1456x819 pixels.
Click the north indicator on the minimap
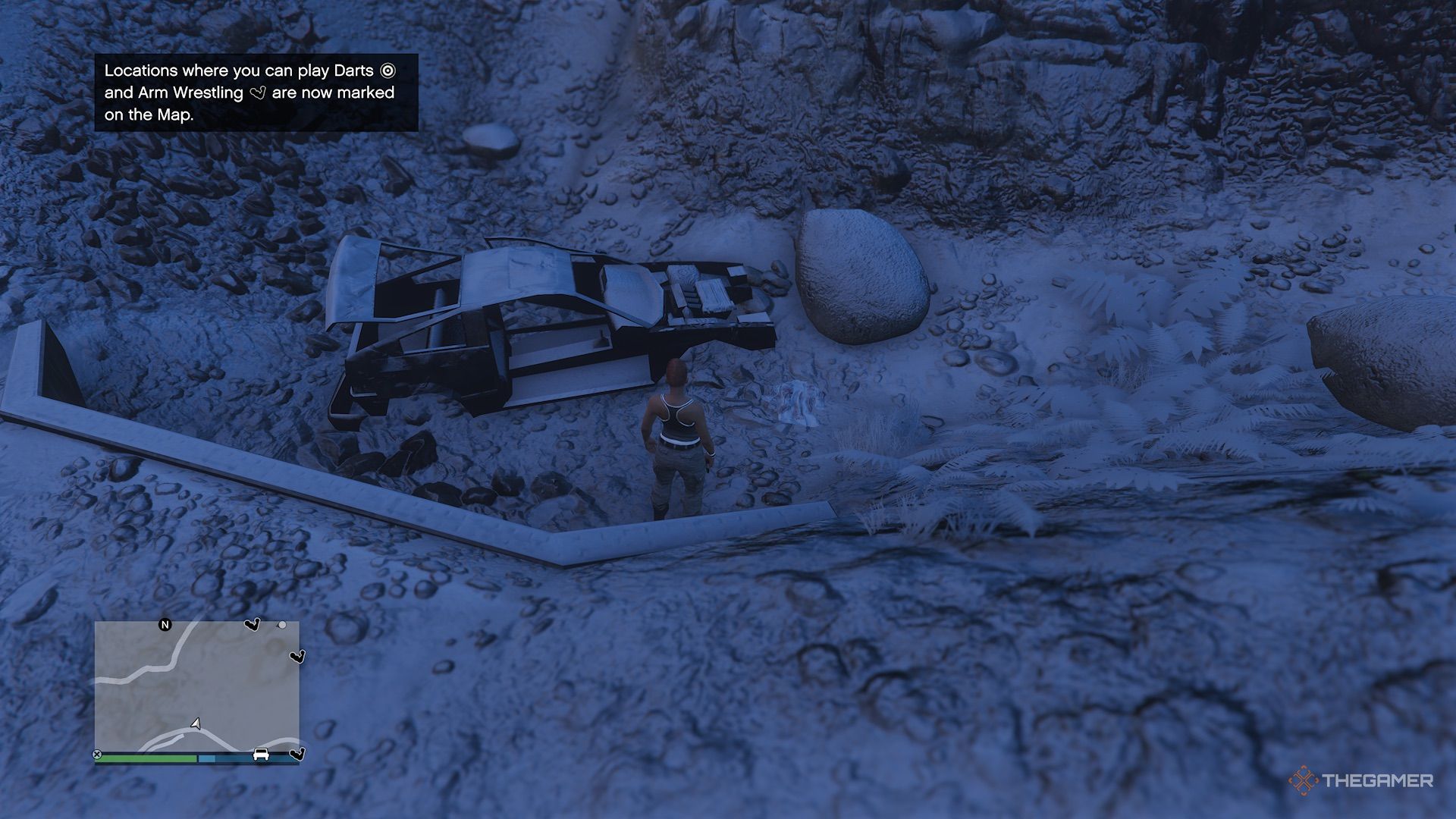click(165, 625)
